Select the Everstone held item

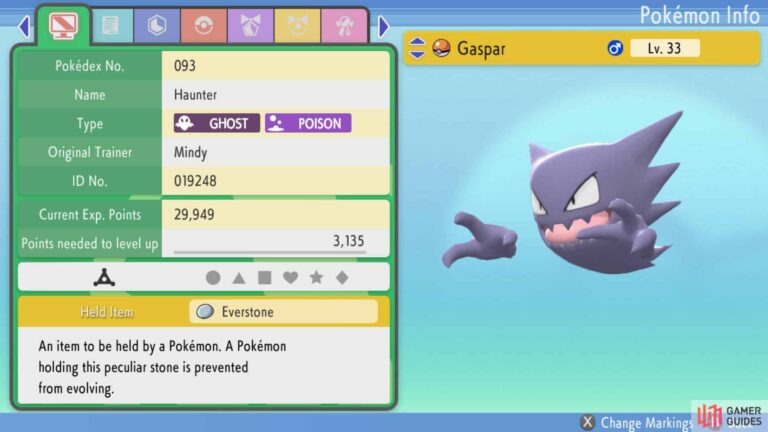[x=284, y=312]
